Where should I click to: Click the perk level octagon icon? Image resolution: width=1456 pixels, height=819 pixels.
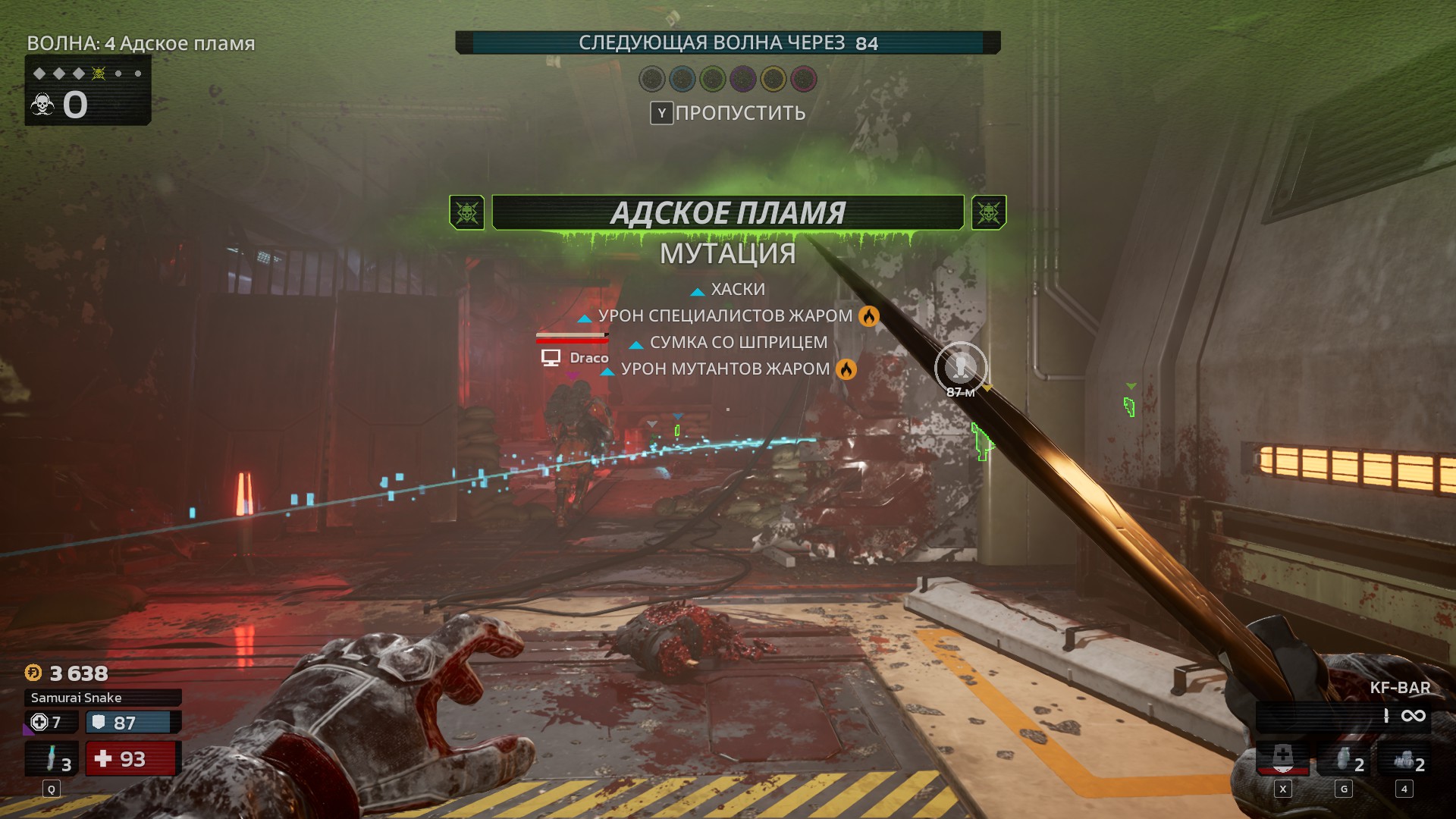[x=39, y=722]
